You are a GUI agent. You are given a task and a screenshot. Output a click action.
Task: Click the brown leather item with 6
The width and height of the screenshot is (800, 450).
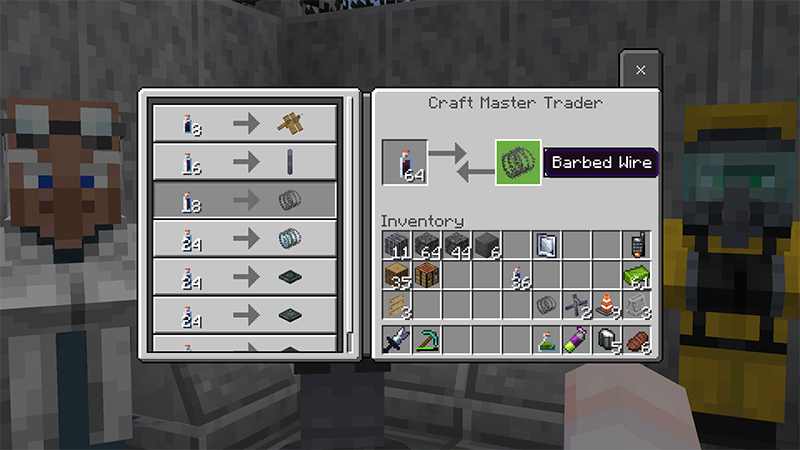click(636, 339)
